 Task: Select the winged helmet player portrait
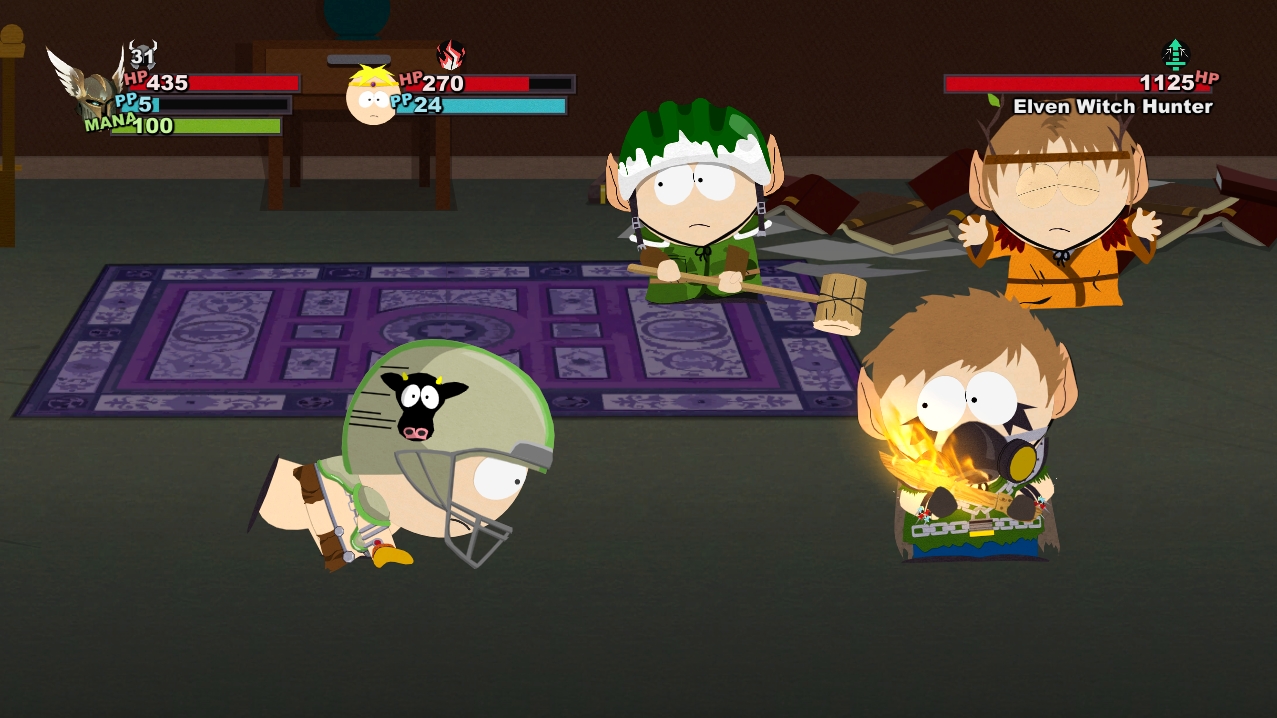[x=88, y=90]
